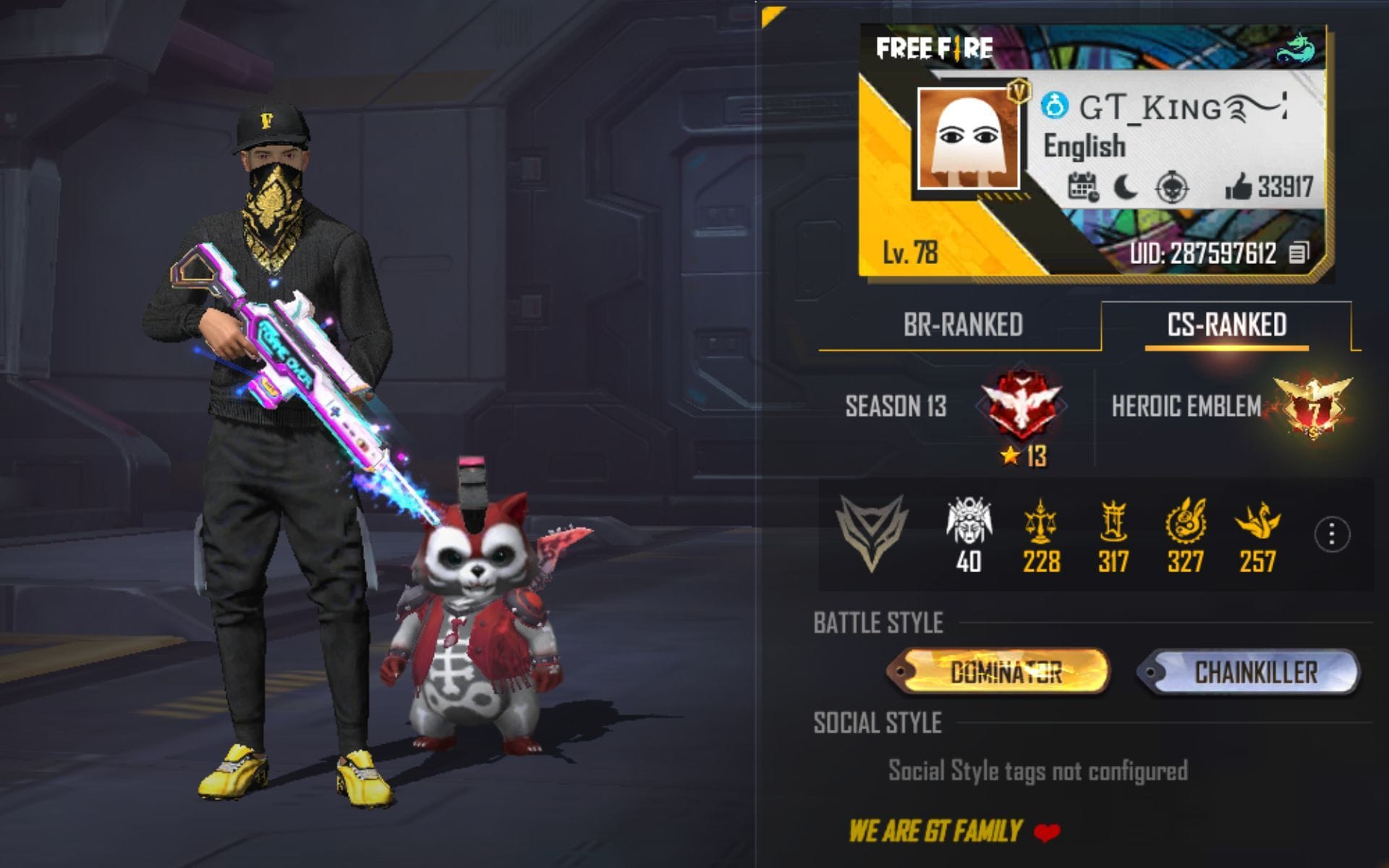Click the player avatar portrait

pyautogui.click(x=969, y=138)
